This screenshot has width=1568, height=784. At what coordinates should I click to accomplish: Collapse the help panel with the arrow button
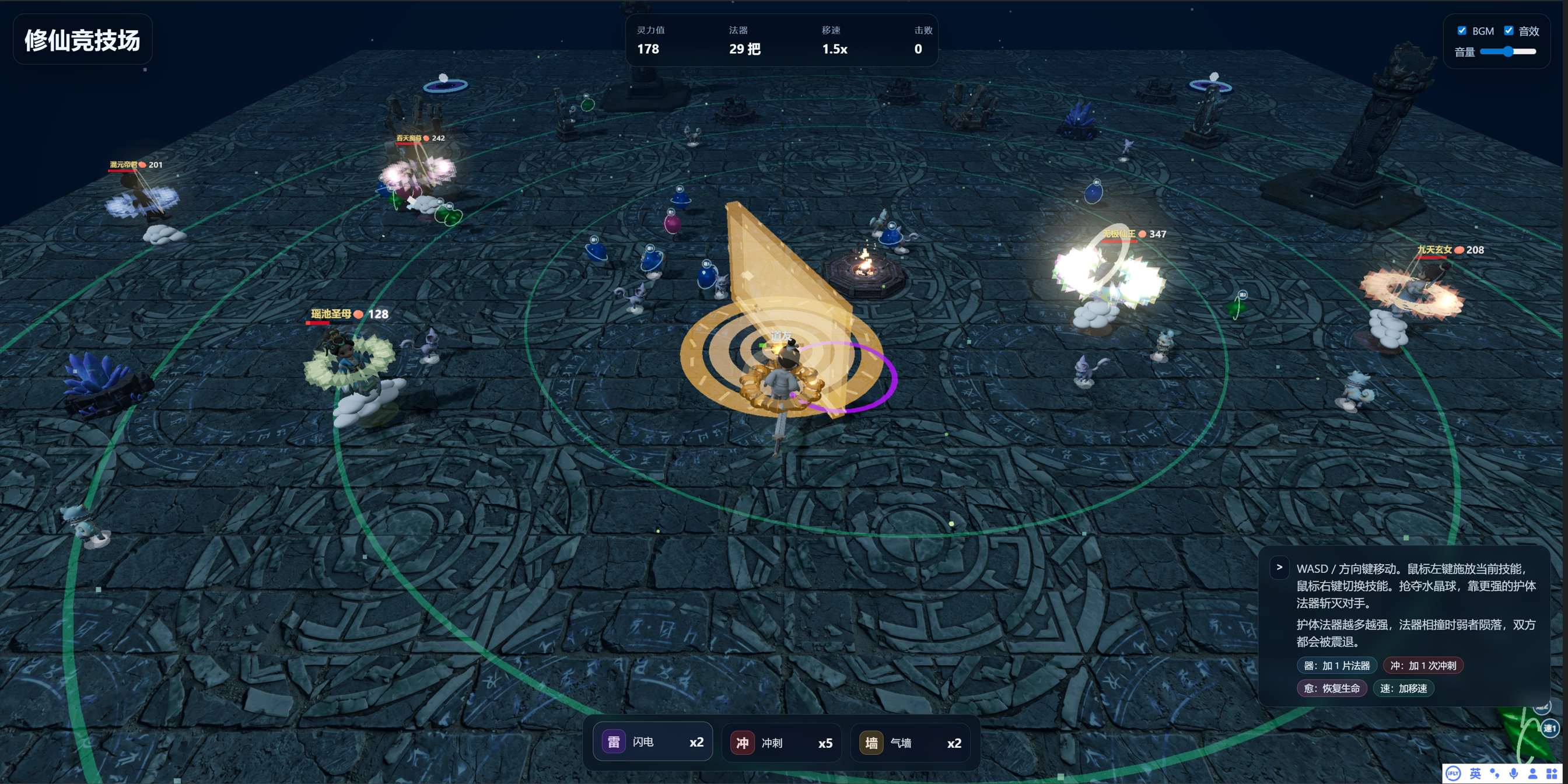1279,568
